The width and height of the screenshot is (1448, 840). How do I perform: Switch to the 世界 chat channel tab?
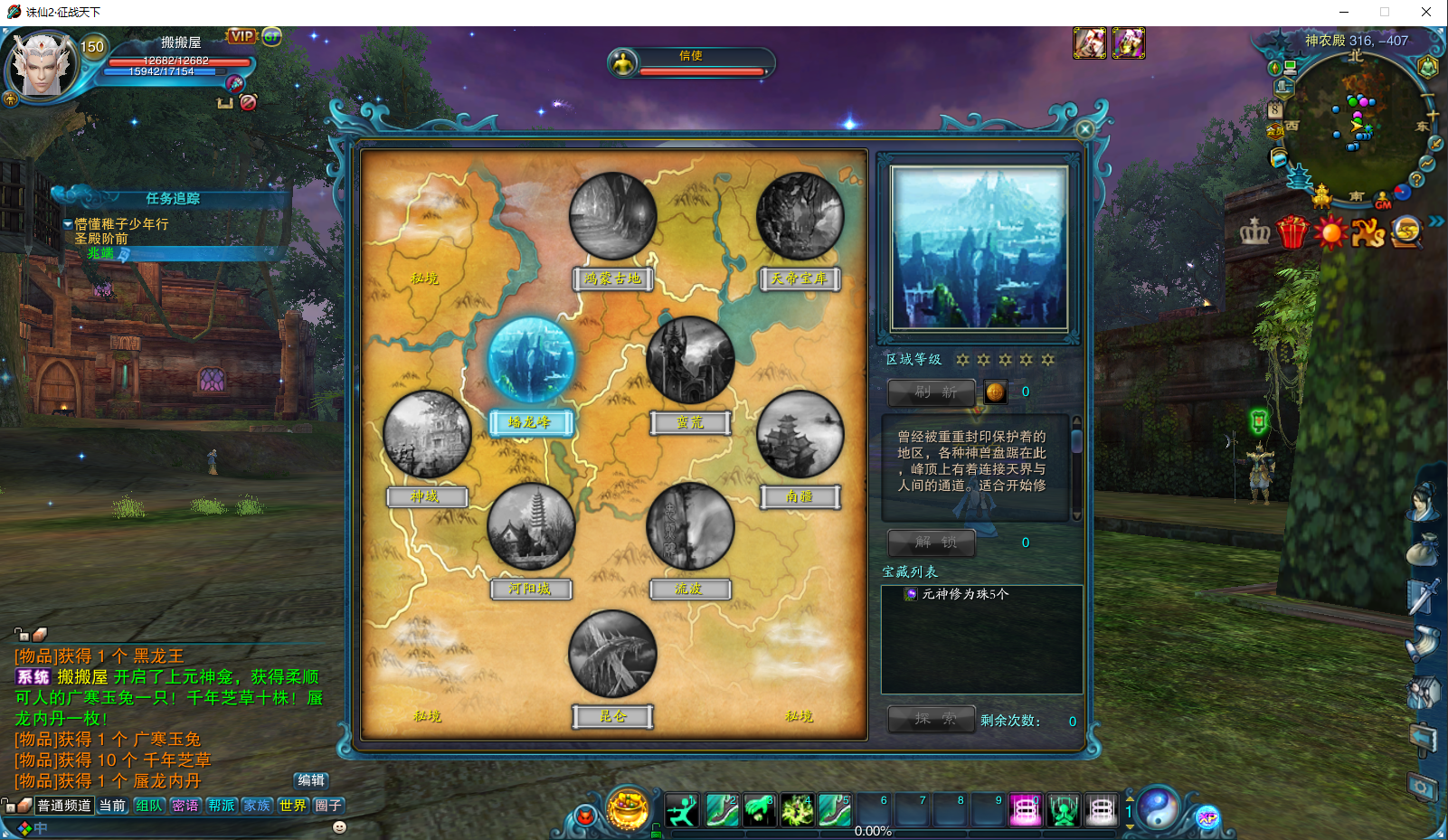click(x=292, y=806)
